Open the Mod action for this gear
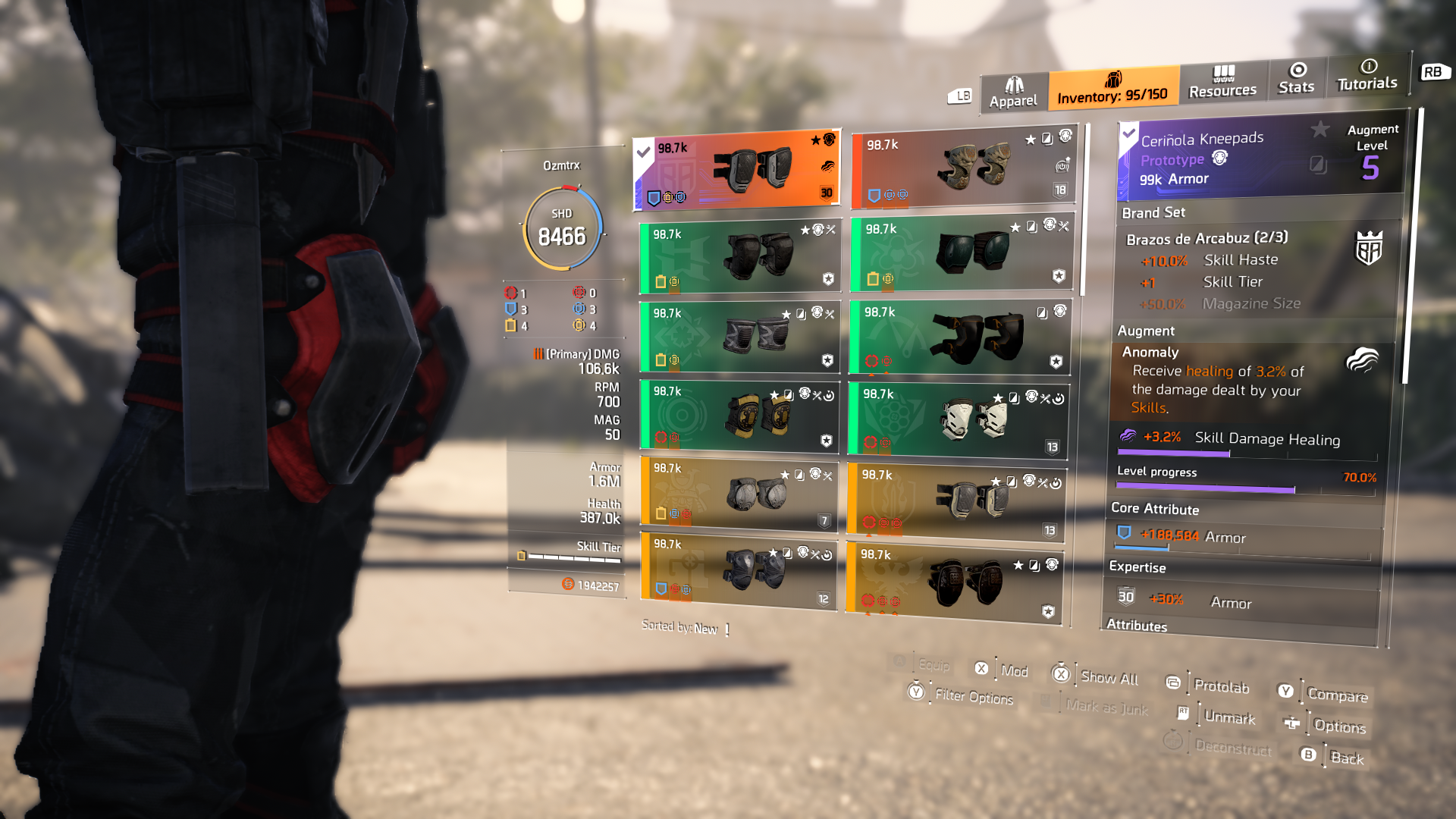Screen dimensions: 1456x819 1013,671
